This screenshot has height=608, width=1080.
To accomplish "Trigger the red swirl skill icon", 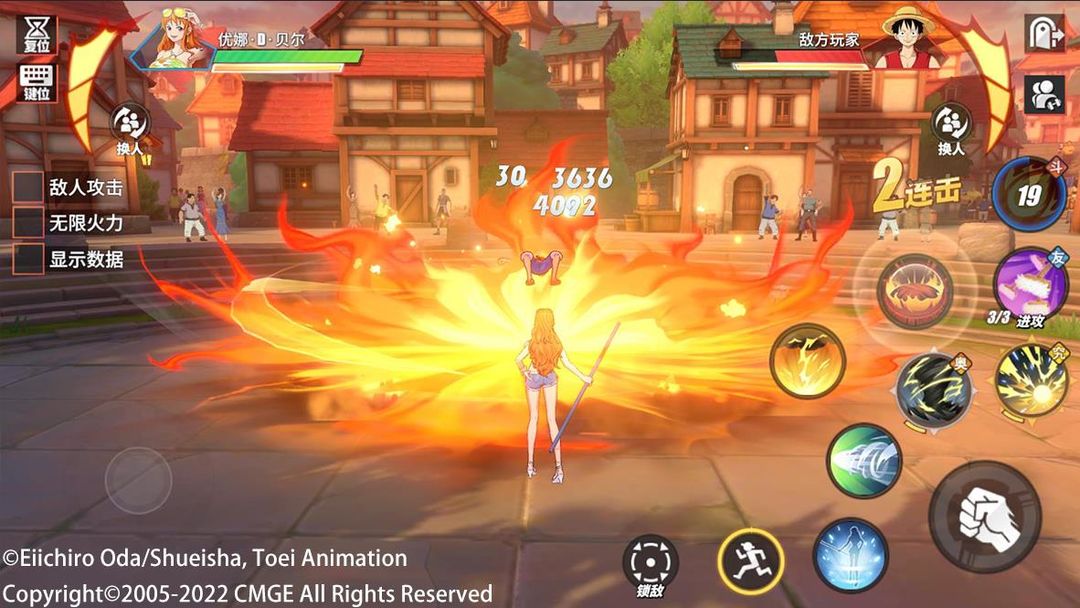I will click(x=914, y=291).
